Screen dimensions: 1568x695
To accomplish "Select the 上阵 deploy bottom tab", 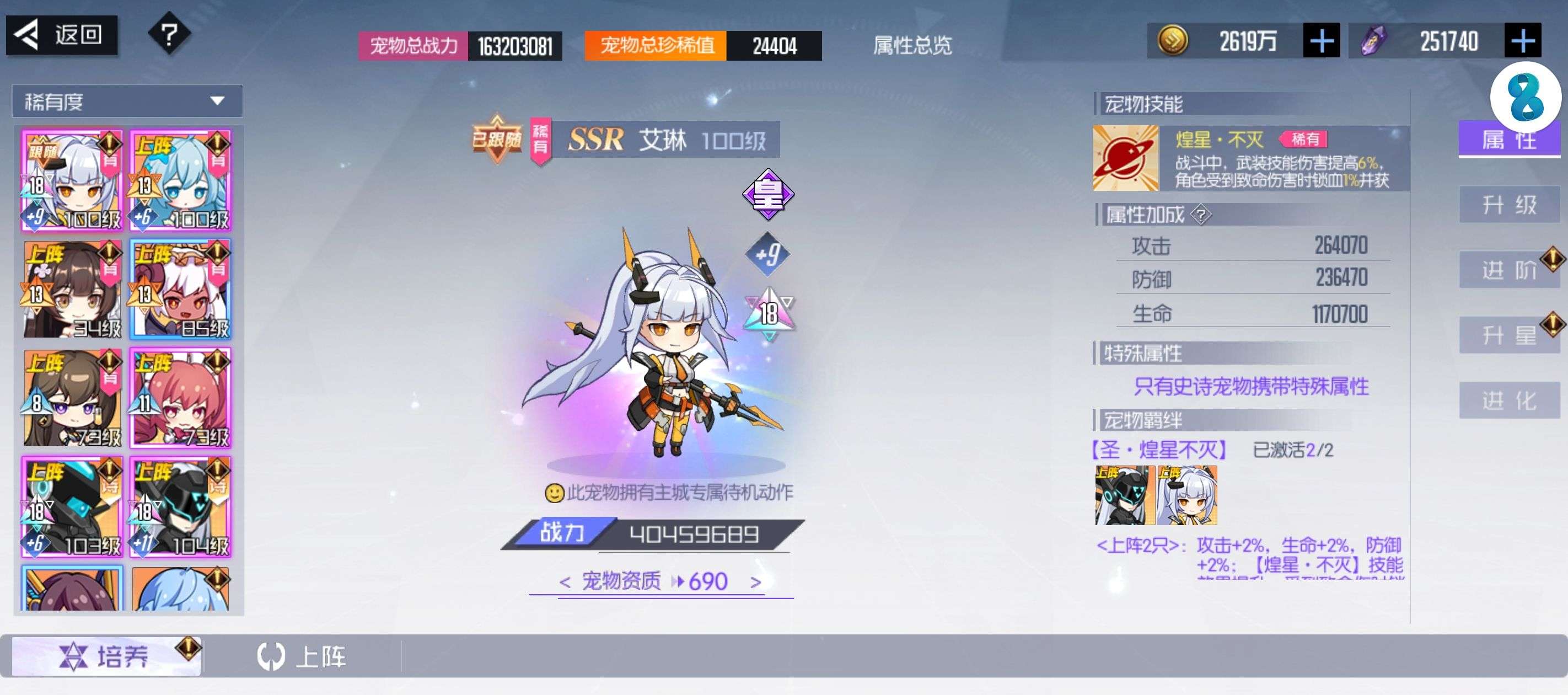I will point(302,656).
